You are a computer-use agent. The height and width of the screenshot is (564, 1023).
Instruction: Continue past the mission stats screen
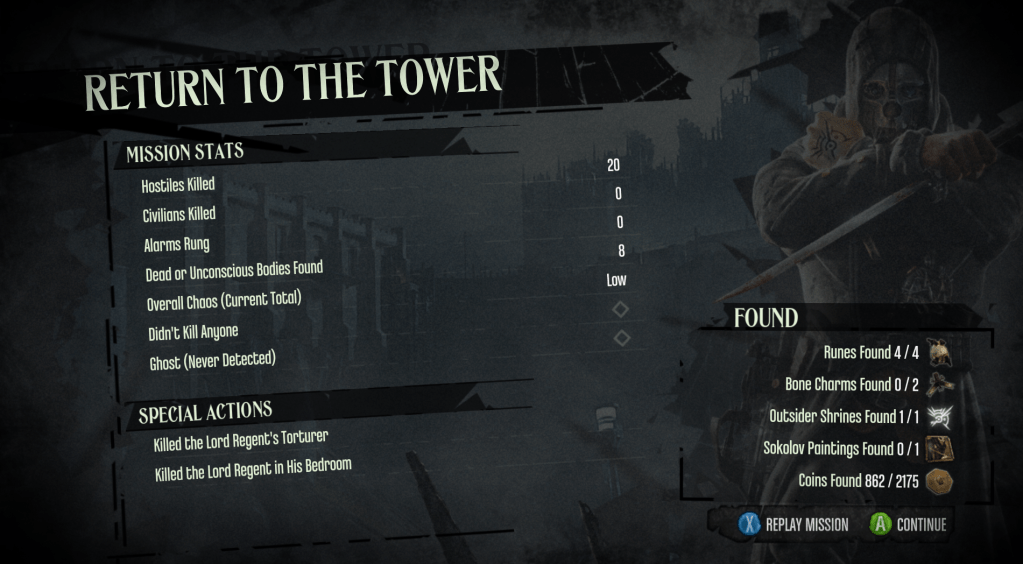pos(908,524)
